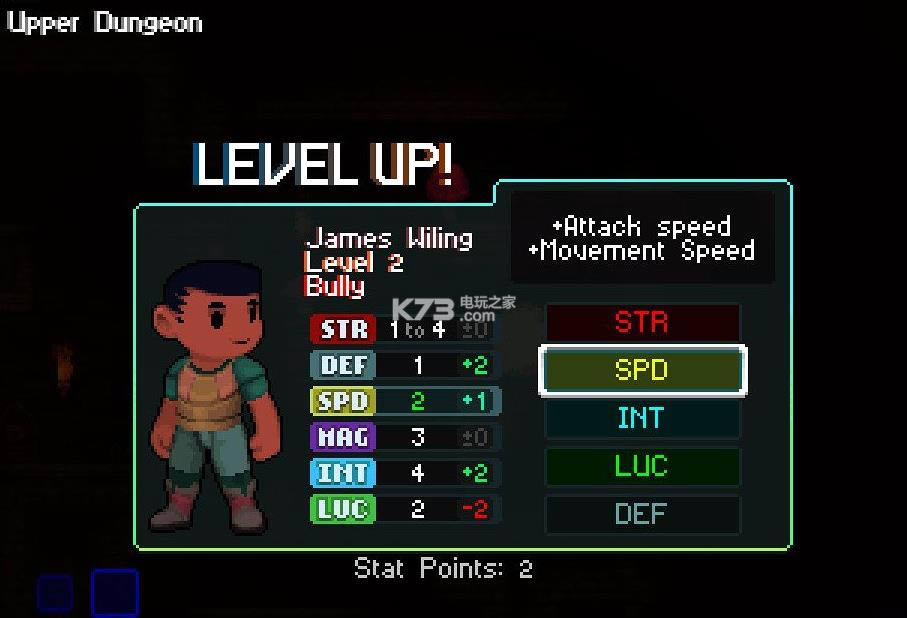
Task: Assign a point to LUC
Action: (x=641, y=466)
